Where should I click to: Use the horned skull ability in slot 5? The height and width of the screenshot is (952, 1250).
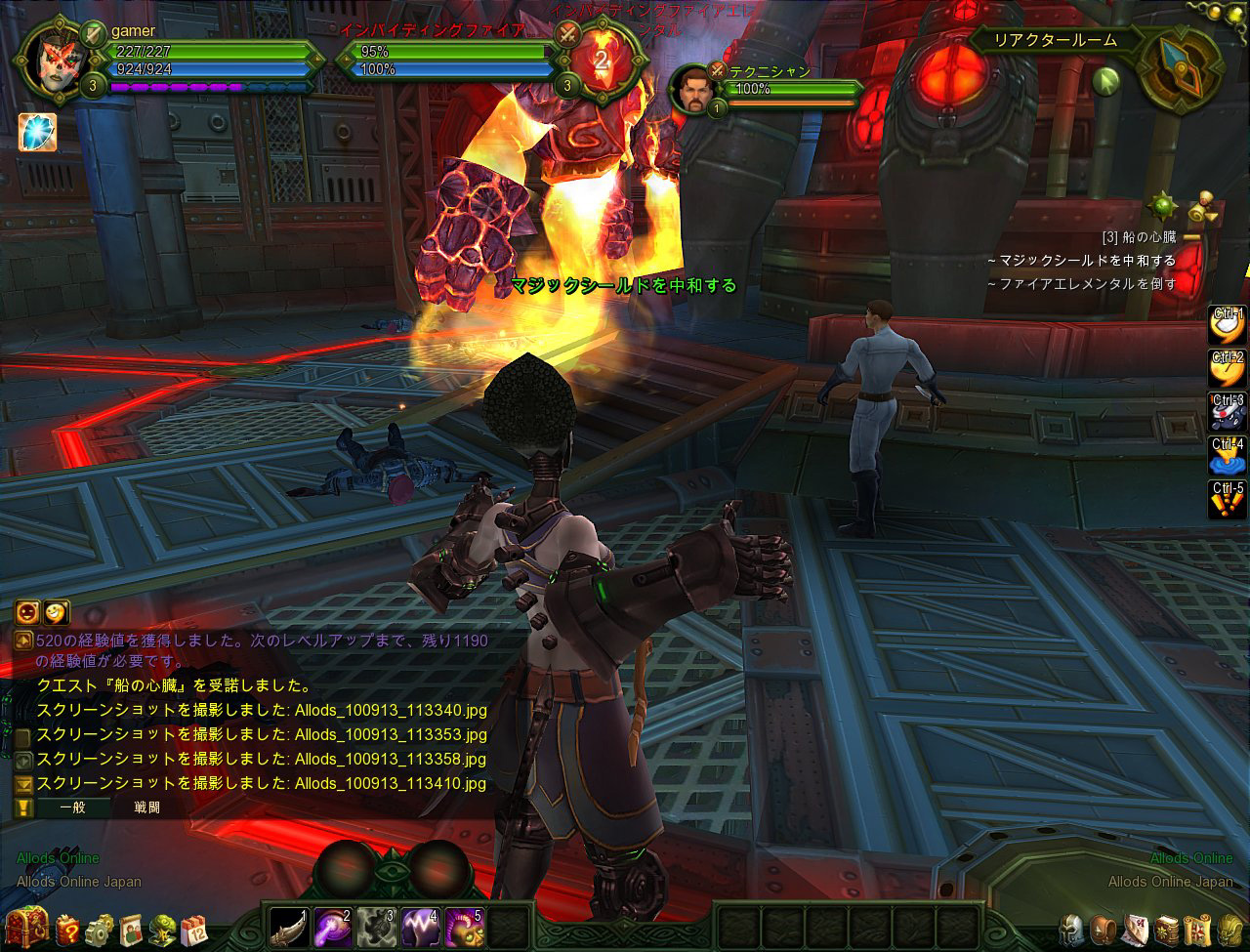[465, 924]
